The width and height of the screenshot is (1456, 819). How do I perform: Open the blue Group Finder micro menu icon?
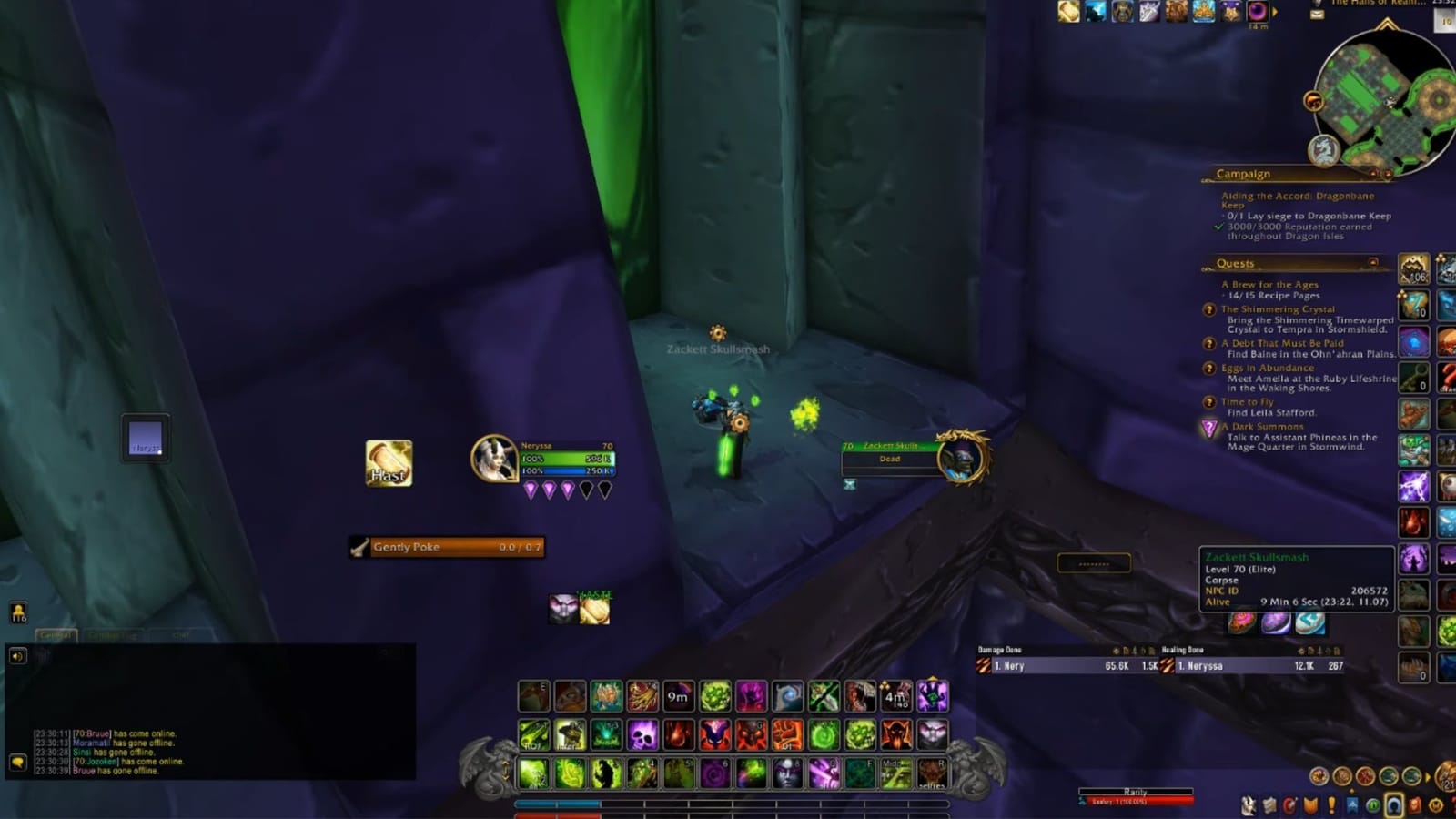point(1353,804)
